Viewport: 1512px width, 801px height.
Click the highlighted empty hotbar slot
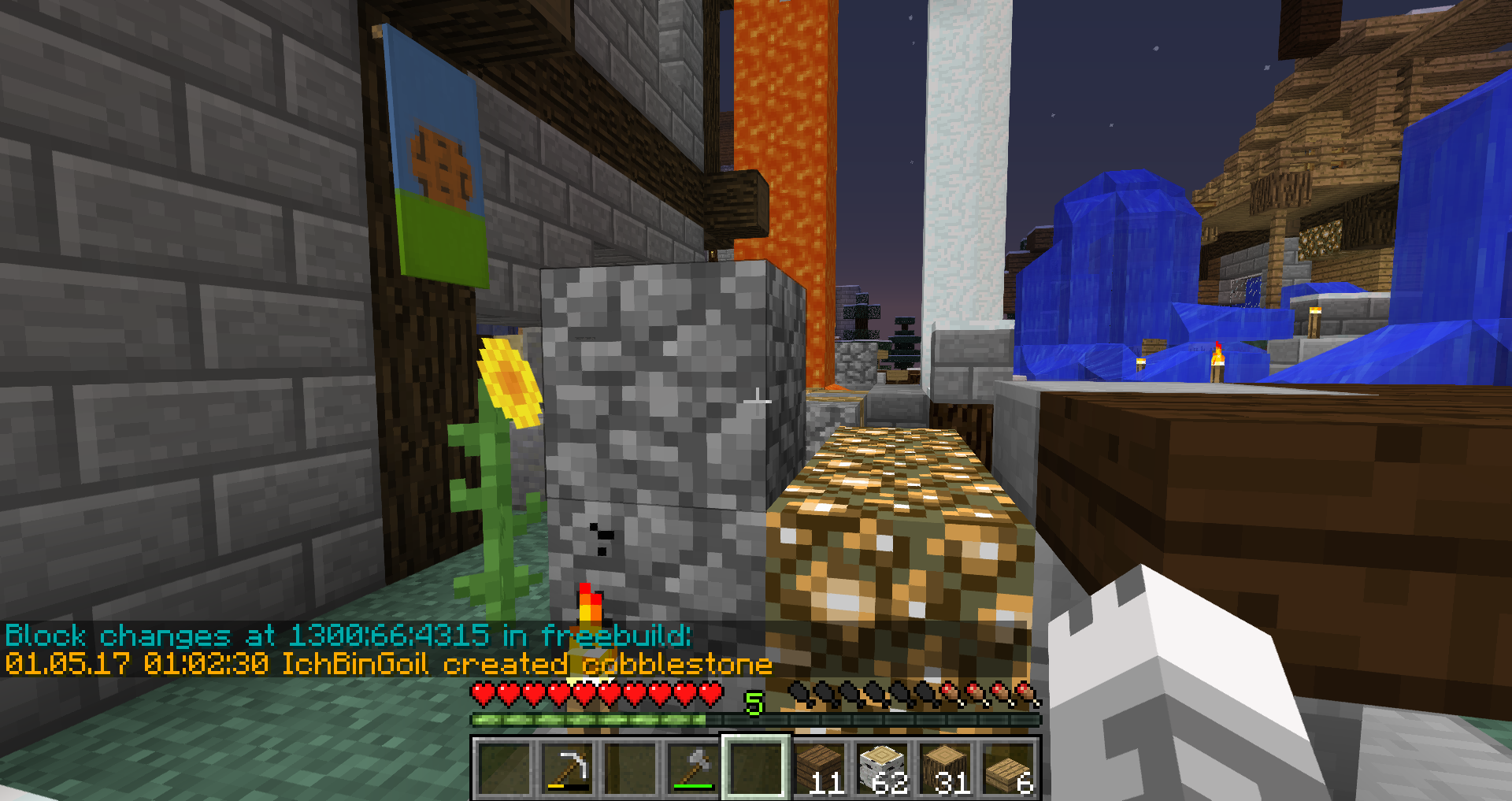click(x=756, y=768)
